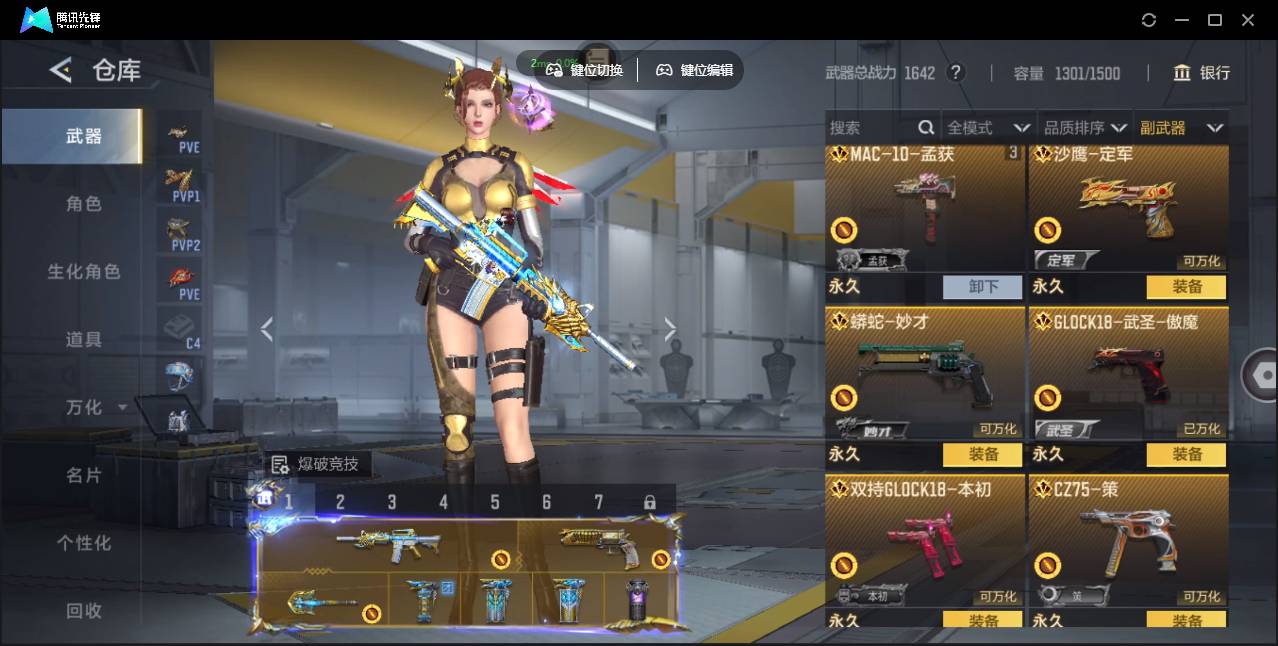Unequip MAC-10-孟获 with 卸下 button
This screenshot has width=1278, height=646.
[x=982, y=287]
